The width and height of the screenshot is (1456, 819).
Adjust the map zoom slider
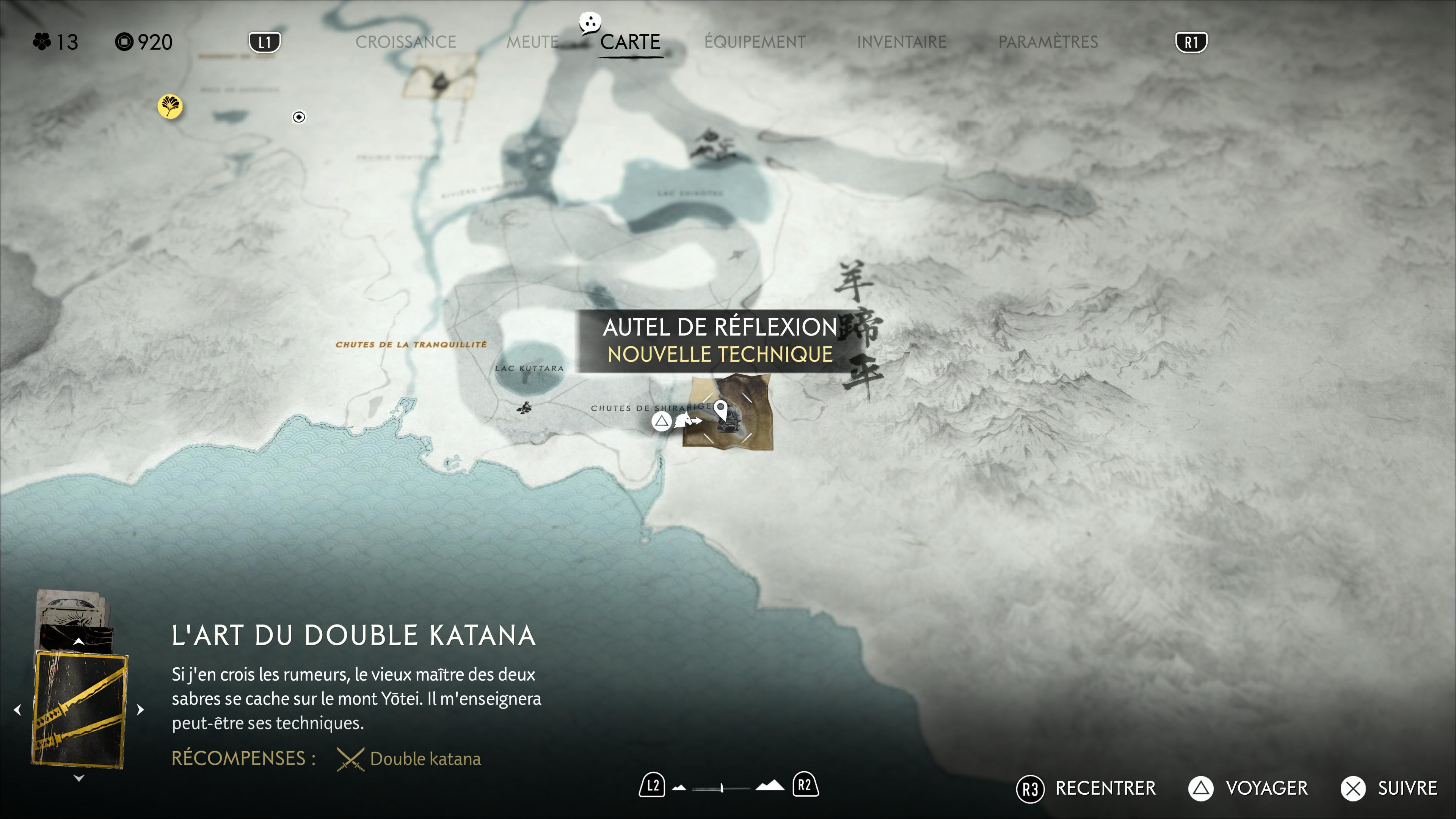(x=722, y=788)
